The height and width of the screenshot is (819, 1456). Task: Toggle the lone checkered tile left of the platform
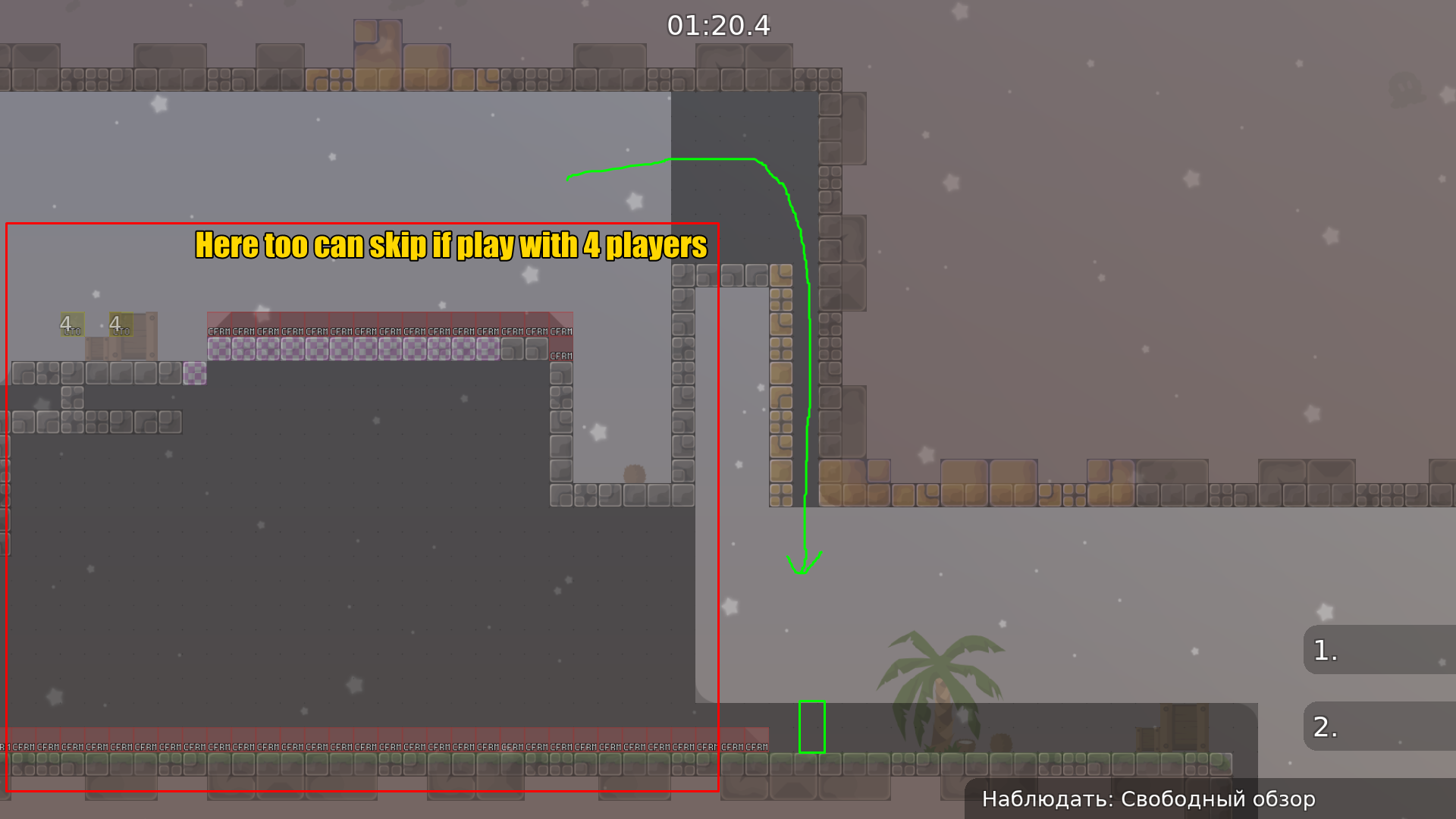click(x=195, y=375)
